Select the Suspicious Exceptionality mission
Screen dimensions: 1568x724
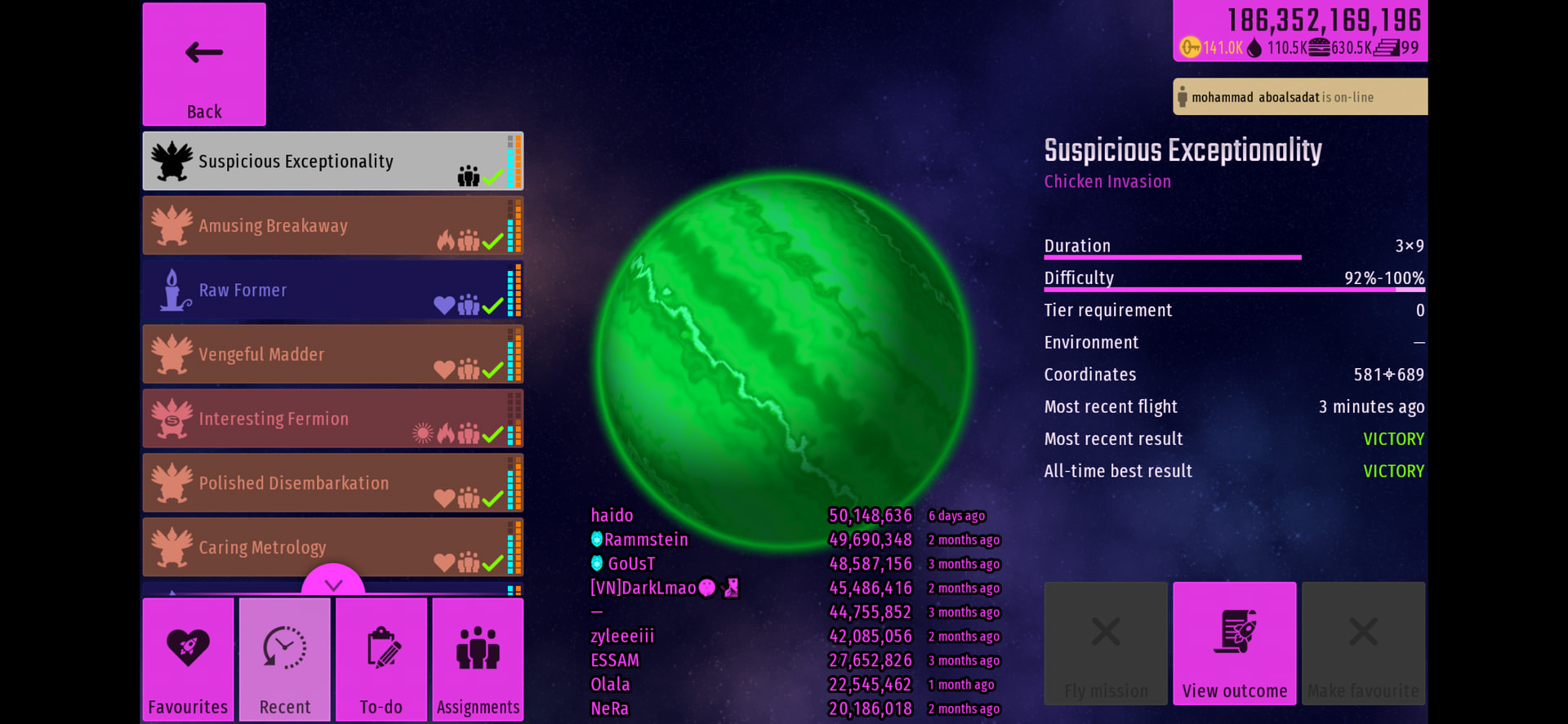[332, 162]
